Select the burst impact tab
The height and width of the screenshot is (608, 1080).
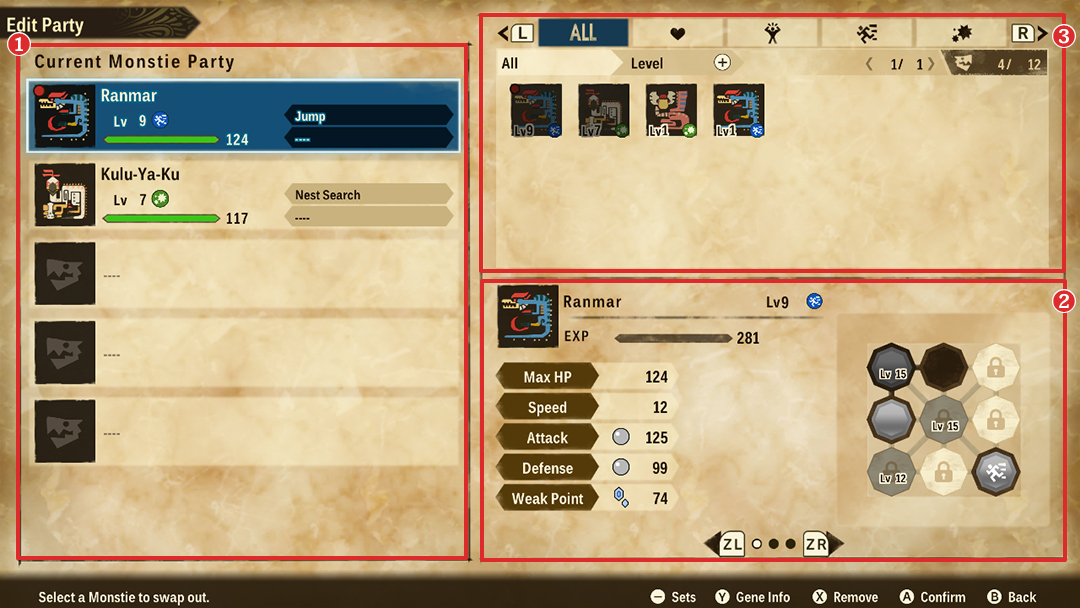click(x=961, y=34)
